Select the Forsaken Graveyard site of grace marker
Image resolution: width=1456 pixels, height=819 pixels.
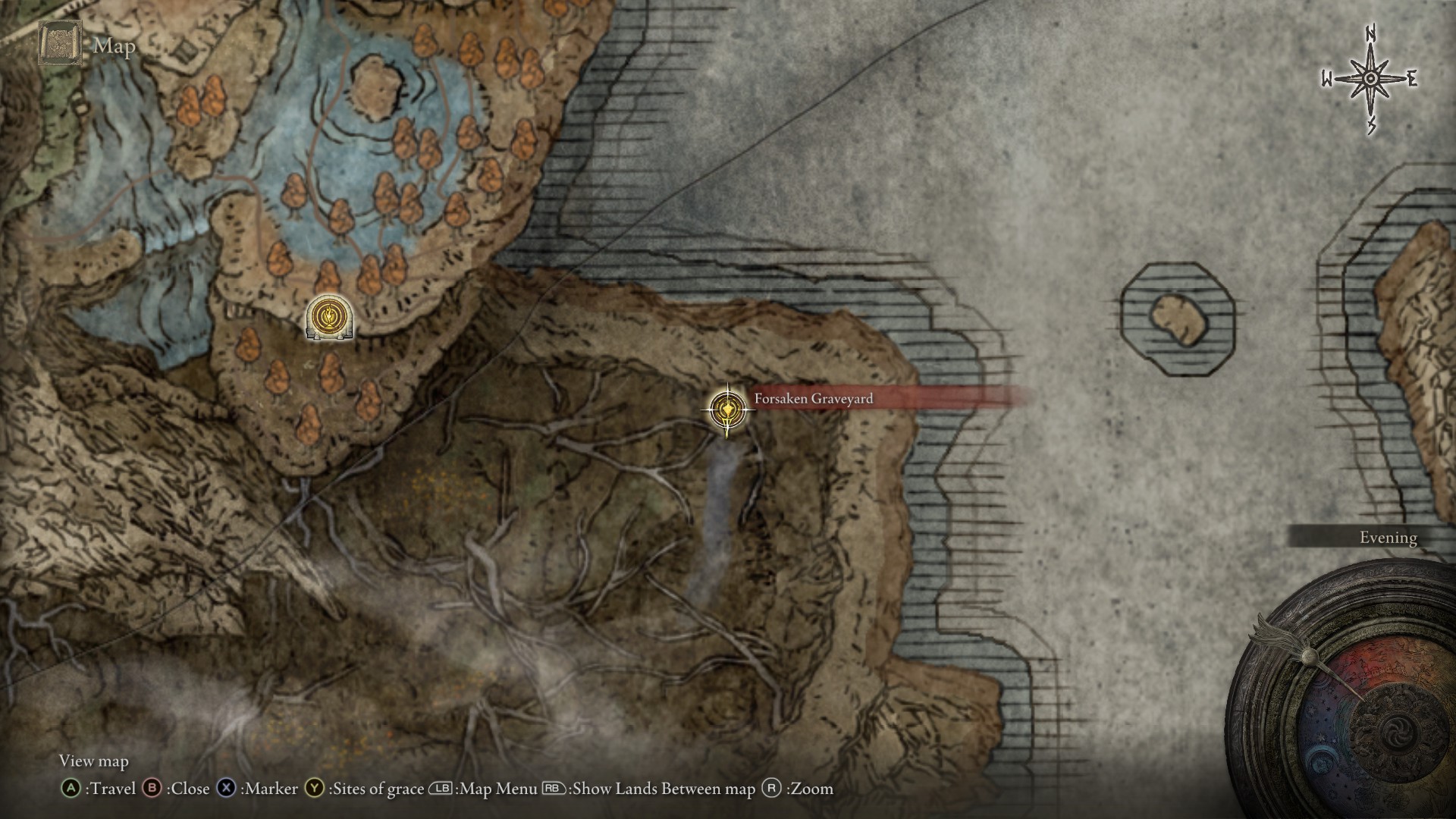727,409
